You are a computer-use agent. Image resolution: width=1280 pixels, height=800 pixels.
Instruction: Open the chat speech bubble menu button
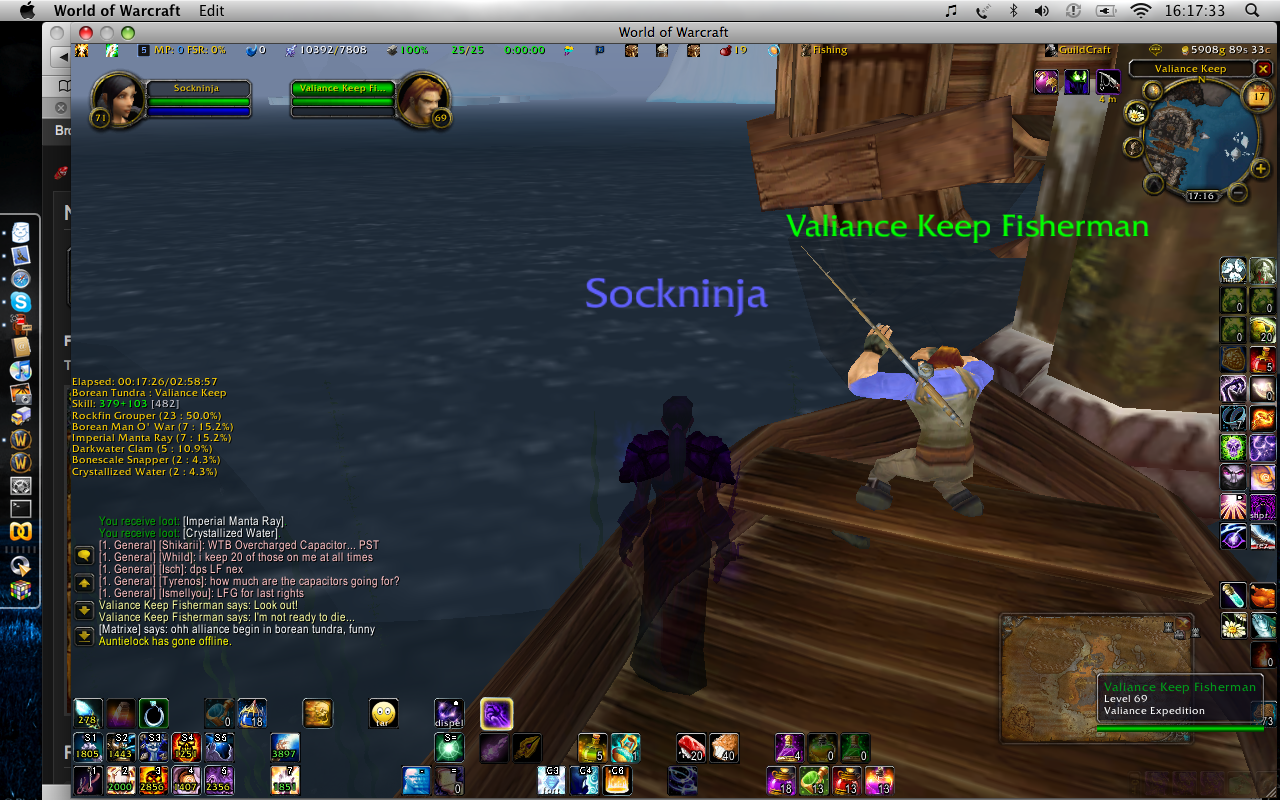85,556
